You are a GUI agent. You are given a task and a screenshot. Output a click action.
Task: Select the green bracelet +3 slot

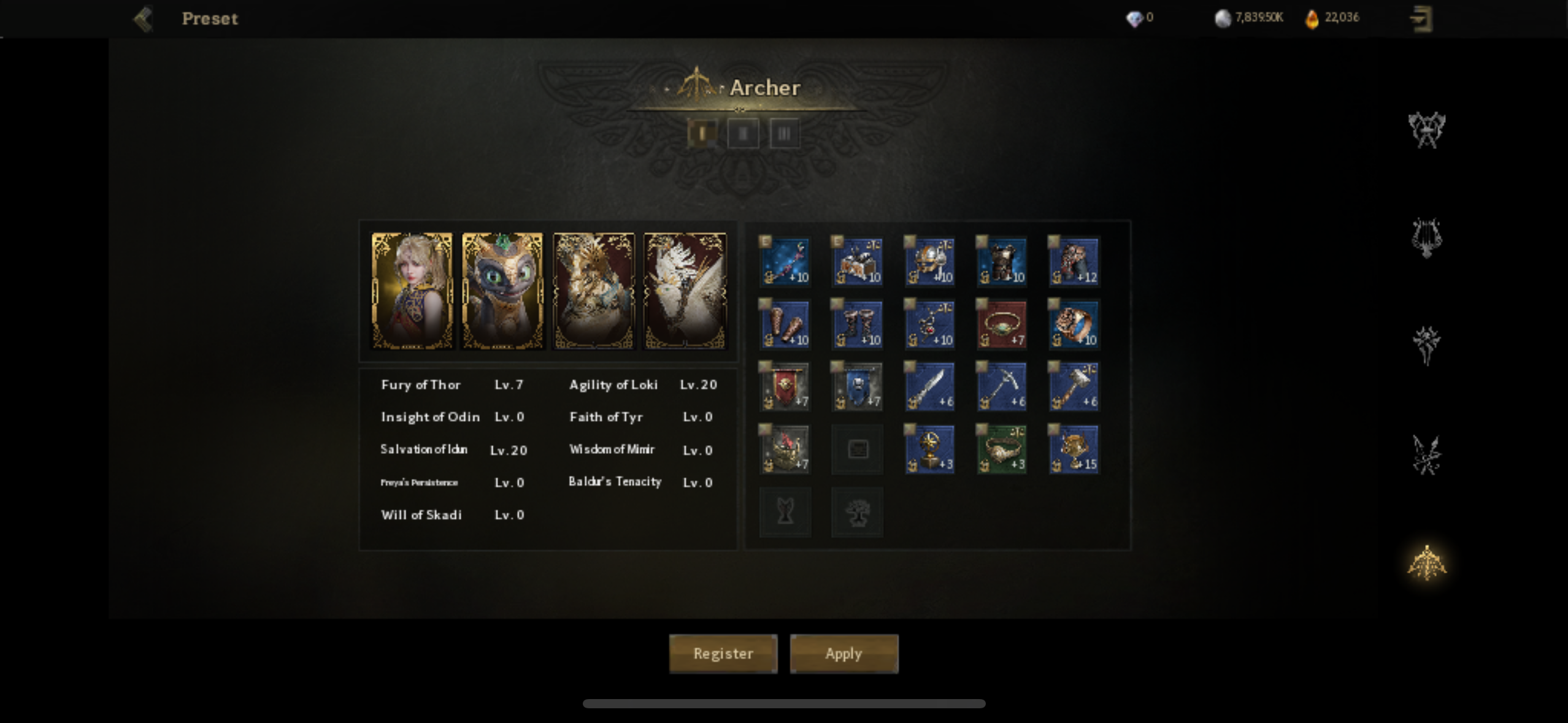tap(1001, 449)
